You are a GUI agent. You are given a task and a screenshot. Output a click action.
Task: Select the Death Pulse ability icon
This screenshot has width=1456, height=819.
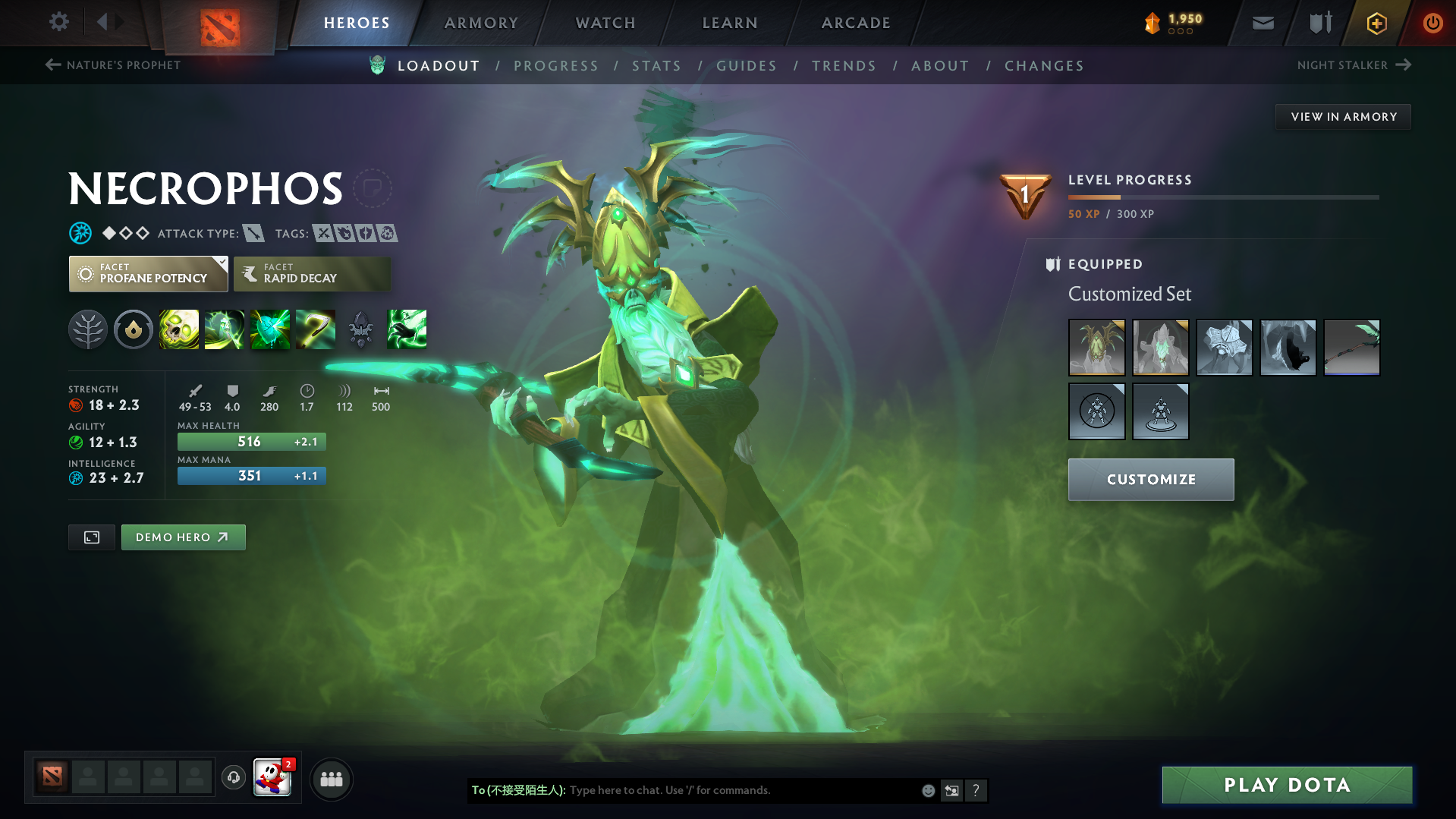(x=179, y=329)
